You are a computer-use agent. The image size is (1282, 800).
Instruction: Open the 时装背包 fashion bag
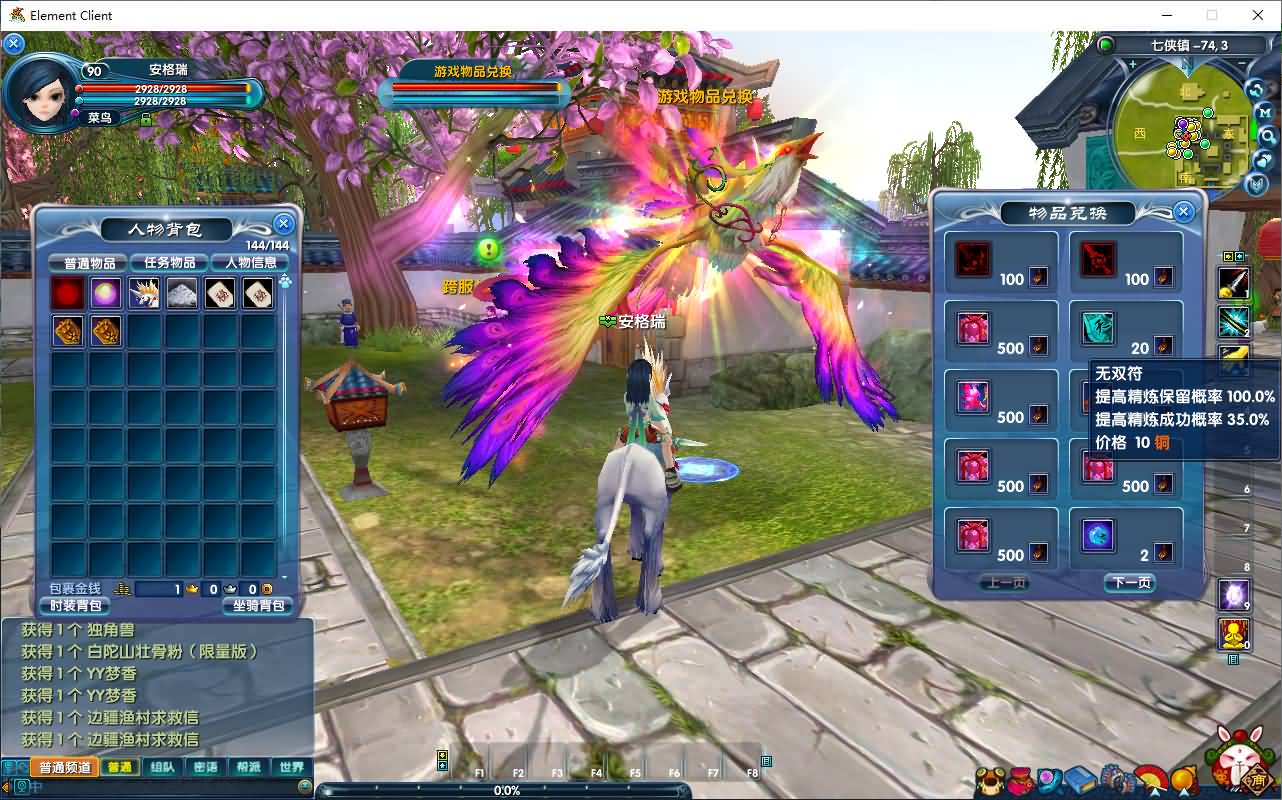75,605
